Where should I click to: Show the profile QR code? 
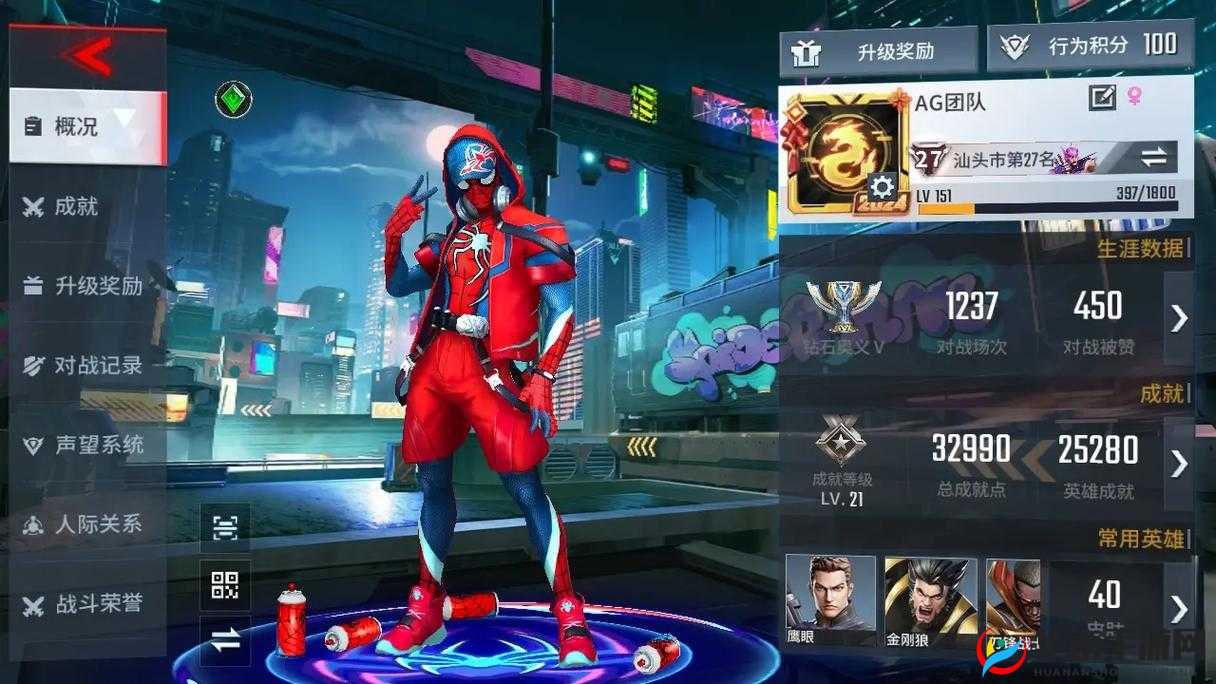click(225, 585)
